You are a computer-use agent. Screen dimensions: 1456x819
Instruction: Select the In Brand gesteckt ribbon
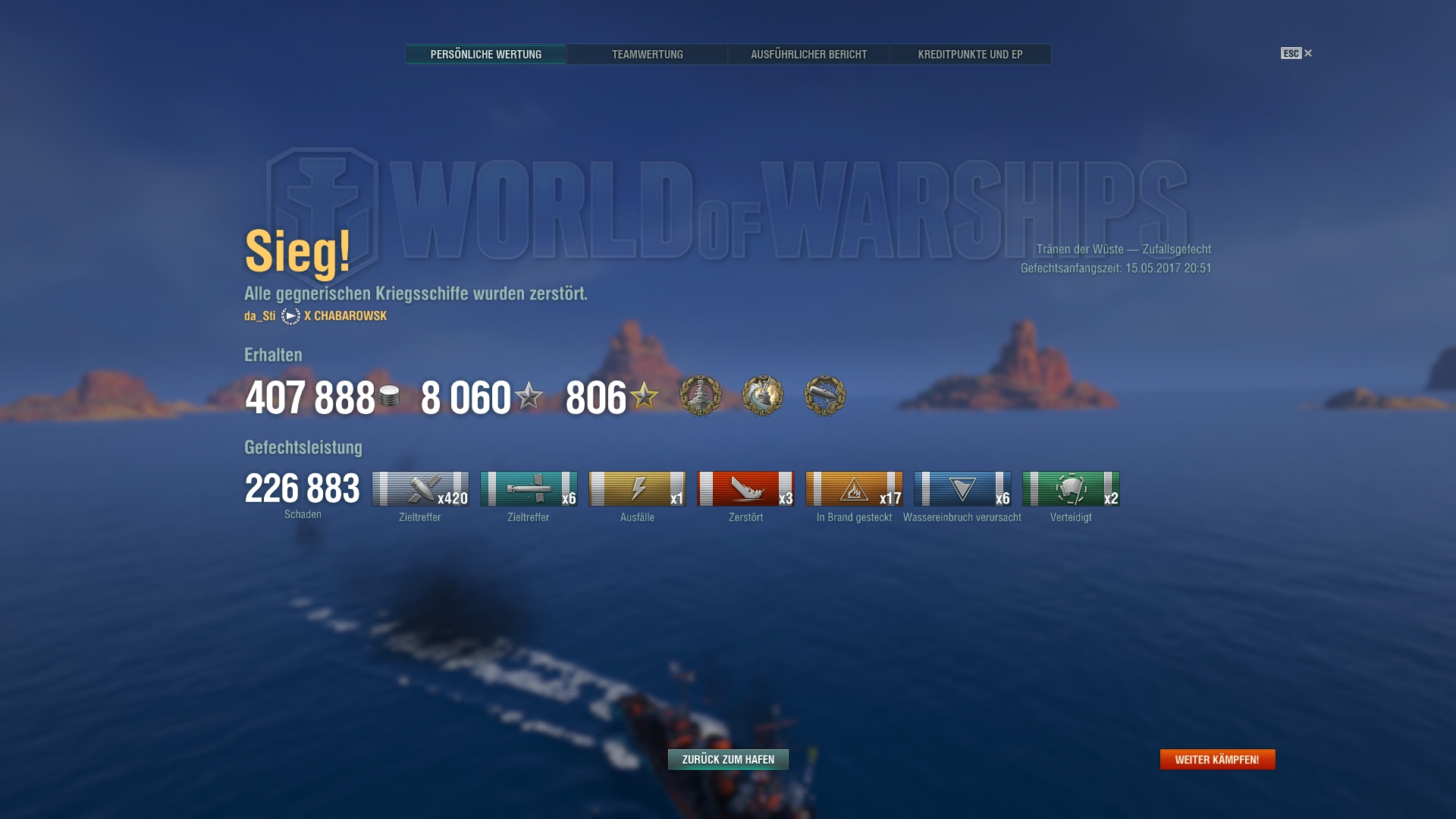[x=854, y=489]
